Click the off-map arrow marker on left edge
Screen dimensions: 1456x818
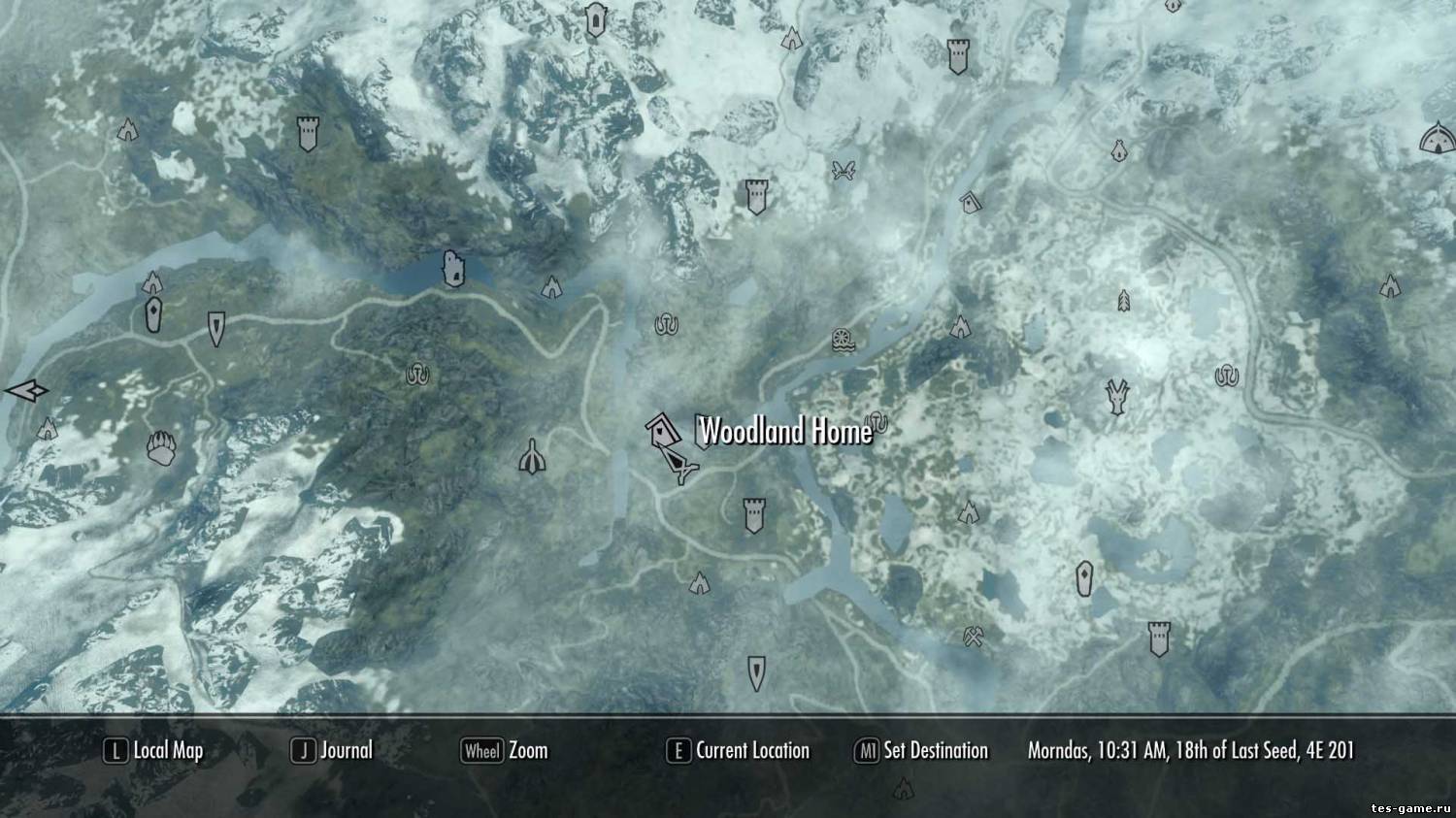tap(25, 391)
